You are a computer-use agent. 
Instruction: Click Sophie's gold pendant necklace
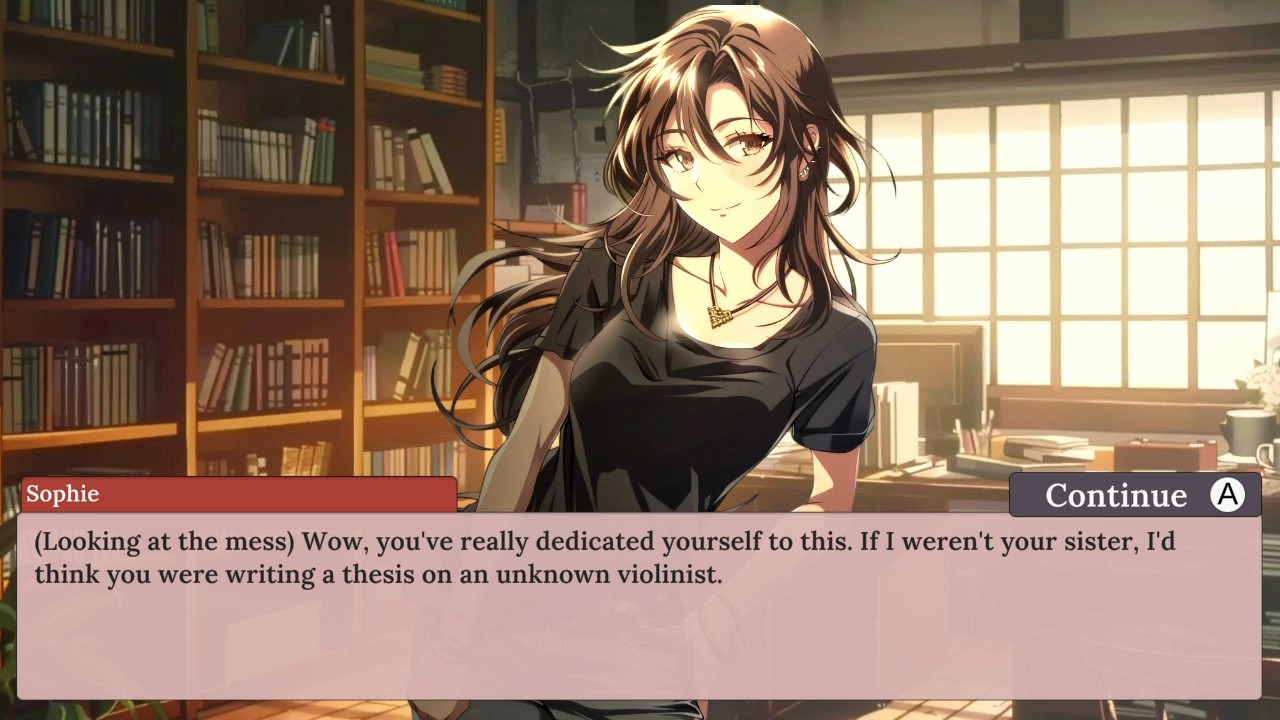click(x=718, y=313)
